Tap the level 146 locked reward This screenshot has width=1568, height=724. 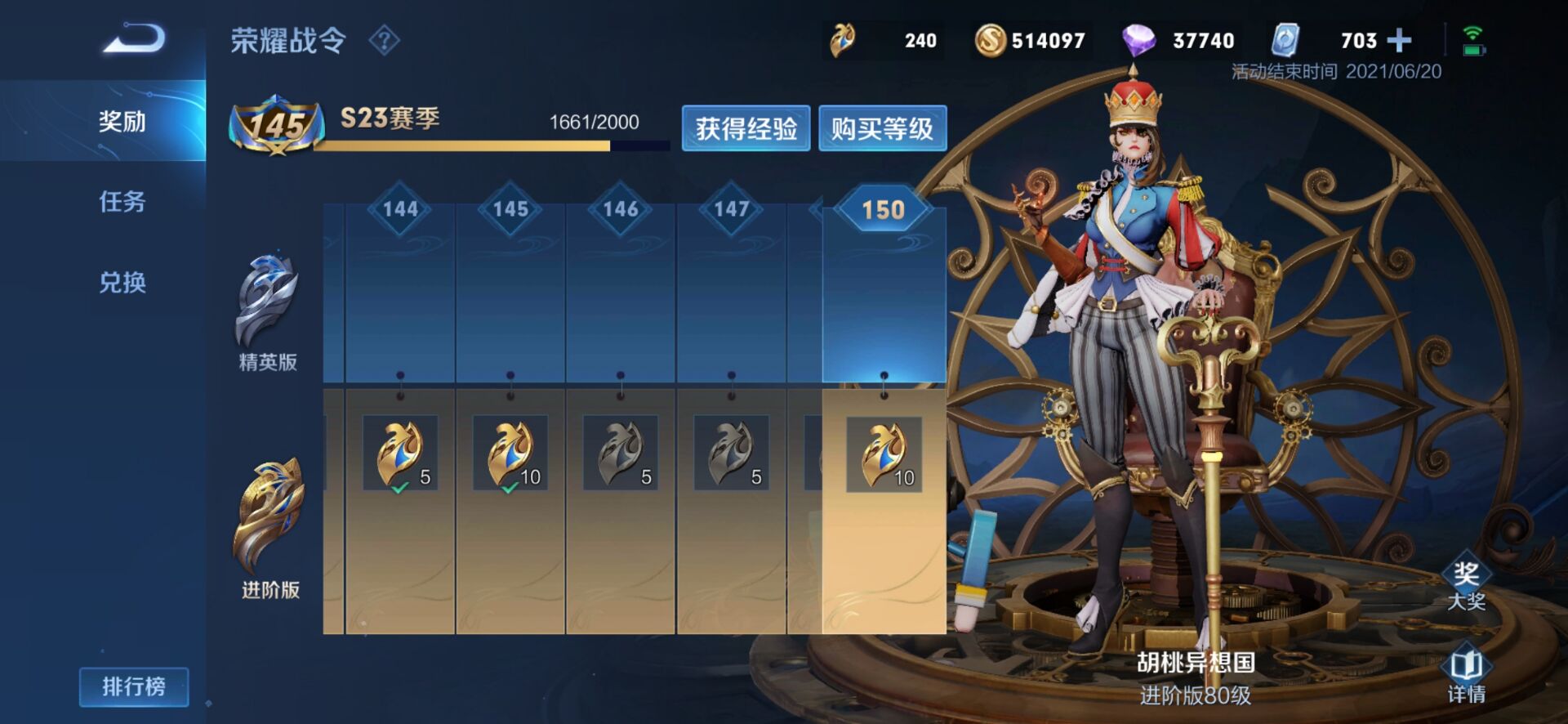tap(621, 454)
